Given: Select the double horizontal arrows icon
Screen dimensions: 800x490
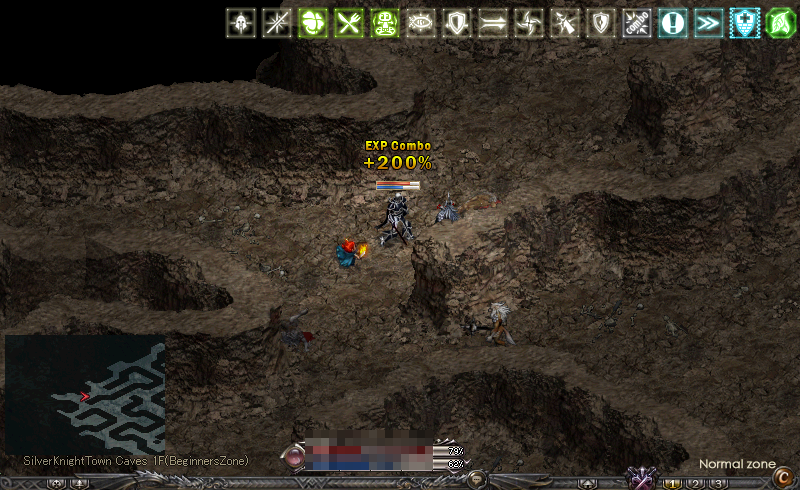Looking at the screenshot, I should point(493,23).
